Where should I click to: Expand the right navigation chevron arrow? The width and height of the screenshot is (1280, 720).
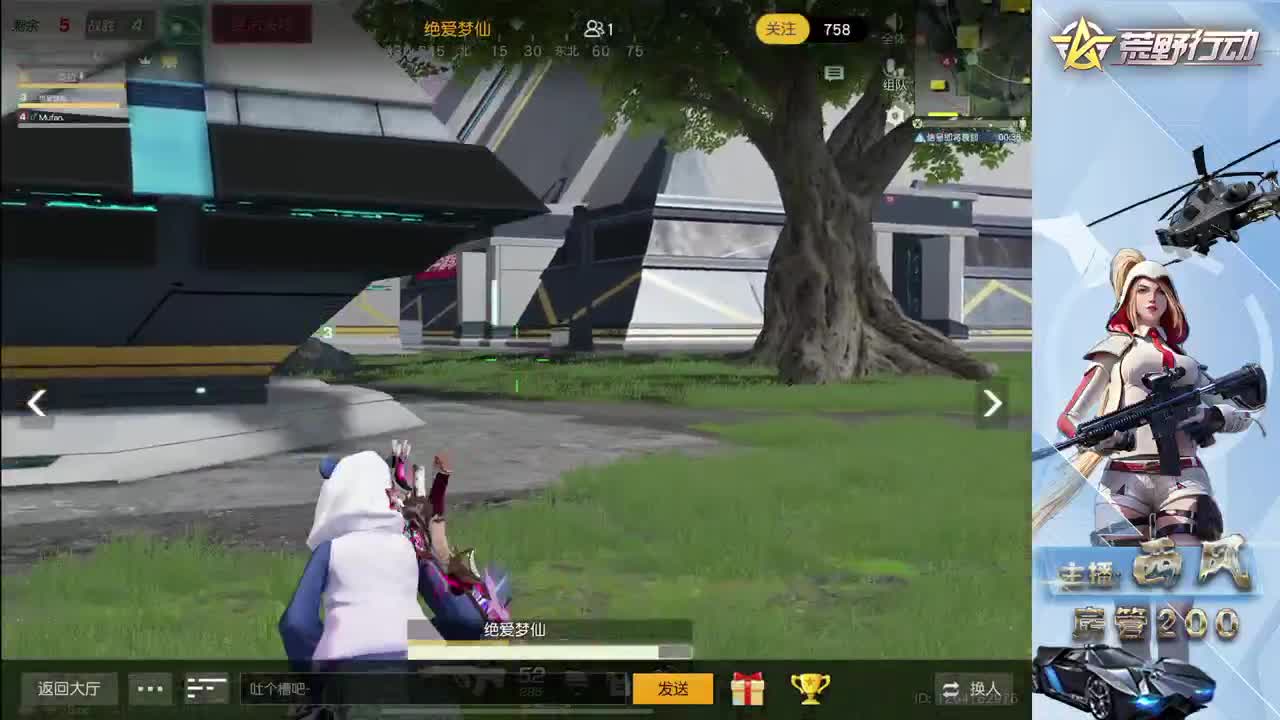tap(991, 403)
